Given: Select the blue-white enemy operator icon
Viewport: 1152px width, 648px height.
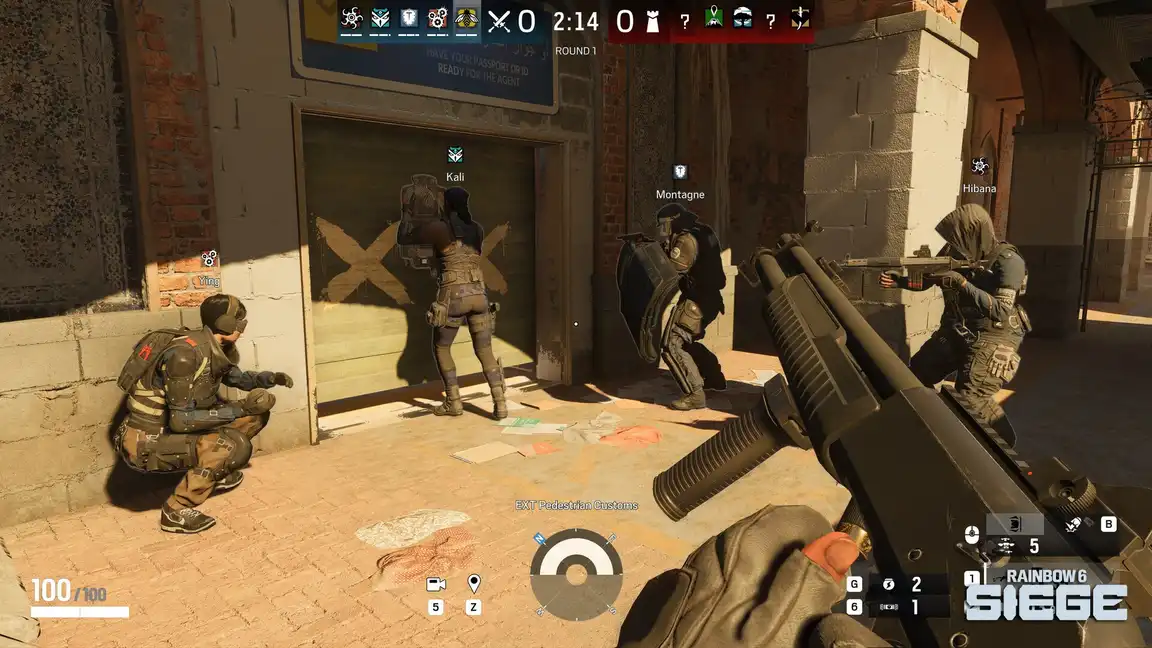Looking at the screenshot, I should [x=742, y=18].
